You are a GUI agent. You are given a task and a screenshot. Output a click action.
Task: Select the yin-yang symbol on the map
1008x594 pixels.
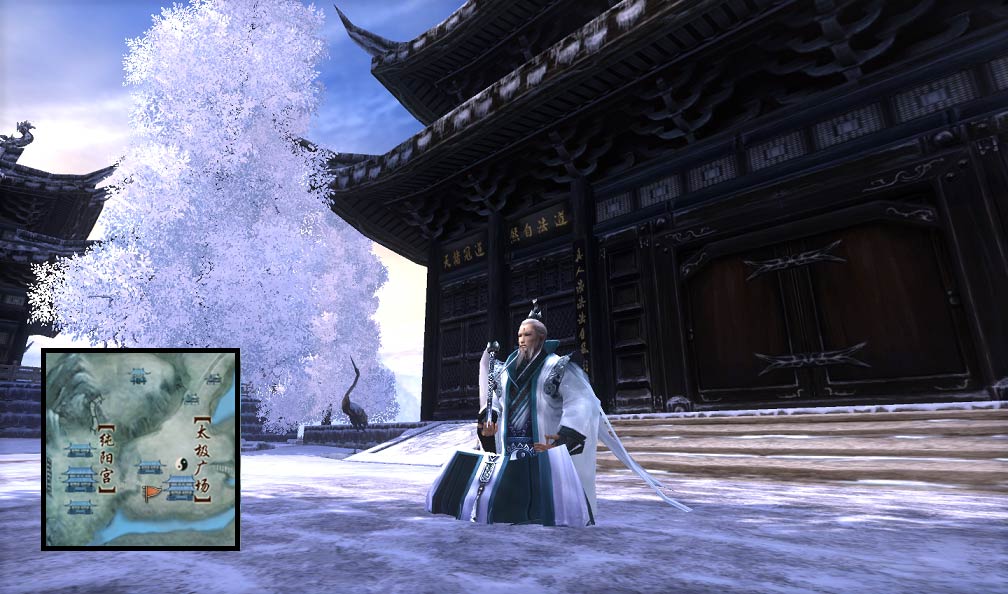click(182, 464)
